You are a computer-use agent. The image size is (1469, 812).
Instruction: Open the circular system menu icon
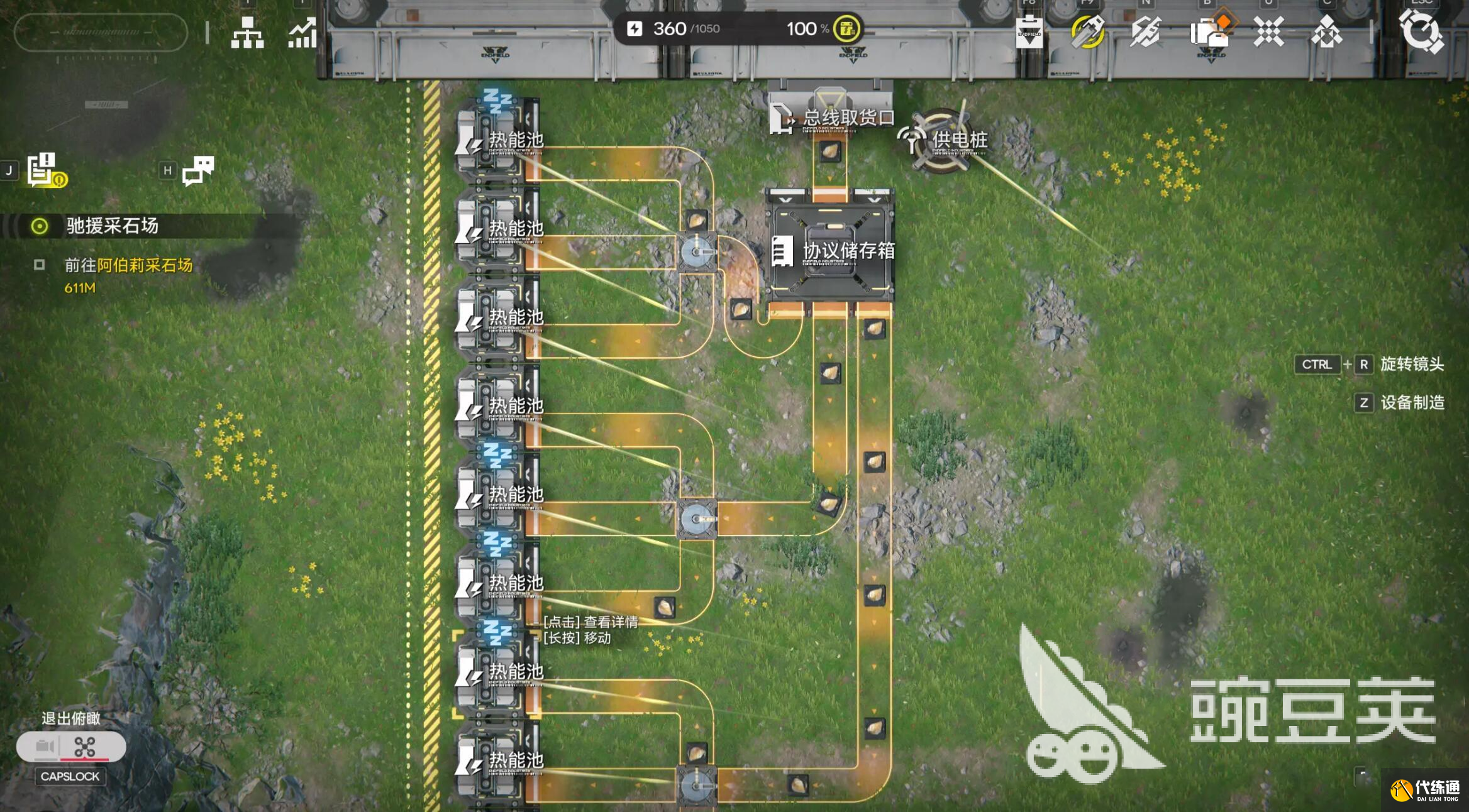pos(1421,31)
